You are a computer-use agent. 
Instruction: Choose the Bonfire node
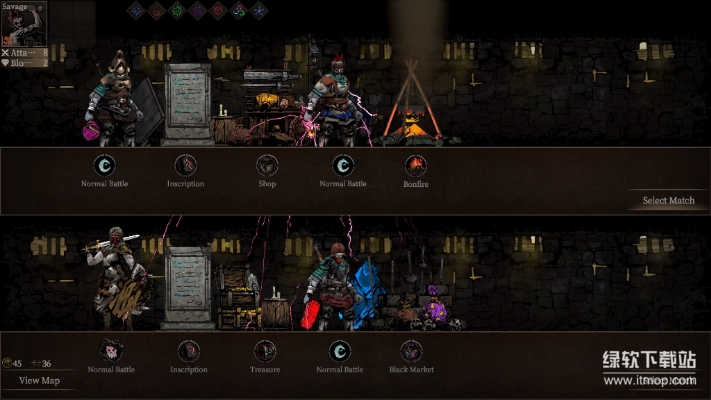click(x=415, y=166)
